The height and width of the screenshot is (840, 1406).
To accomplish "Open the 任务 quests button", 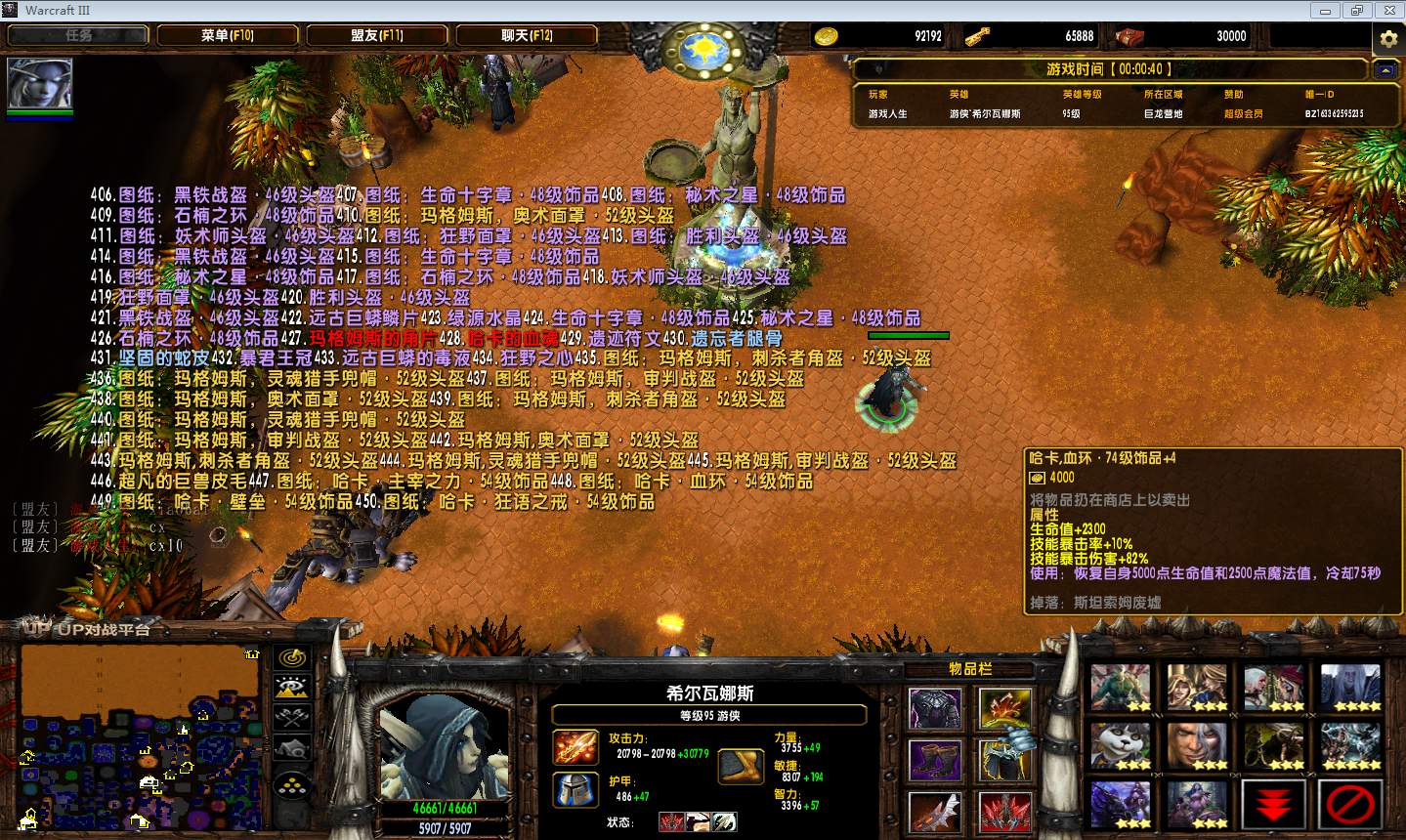I will point(78,35).
